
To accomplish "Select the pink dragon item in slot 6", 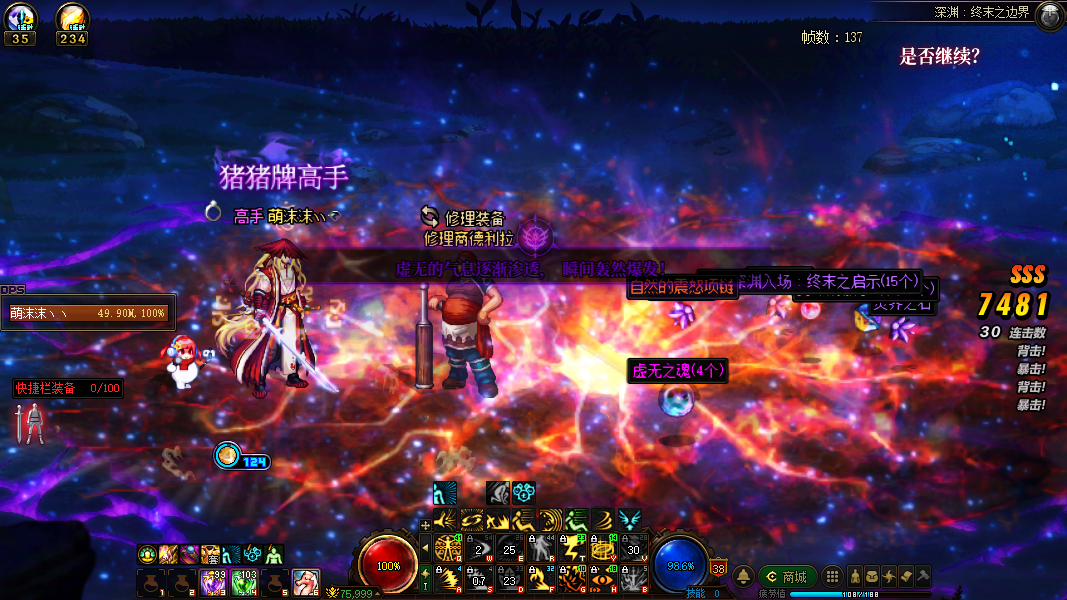I will (306, 582).
